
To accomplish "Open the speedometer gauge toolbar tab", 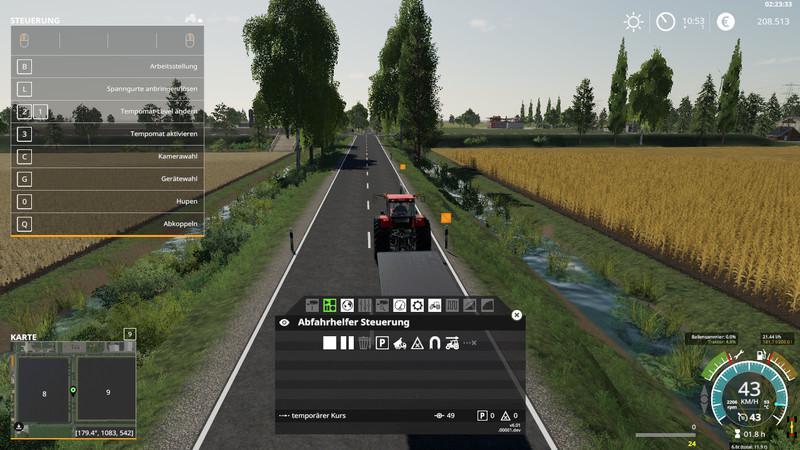I will 400,304.
